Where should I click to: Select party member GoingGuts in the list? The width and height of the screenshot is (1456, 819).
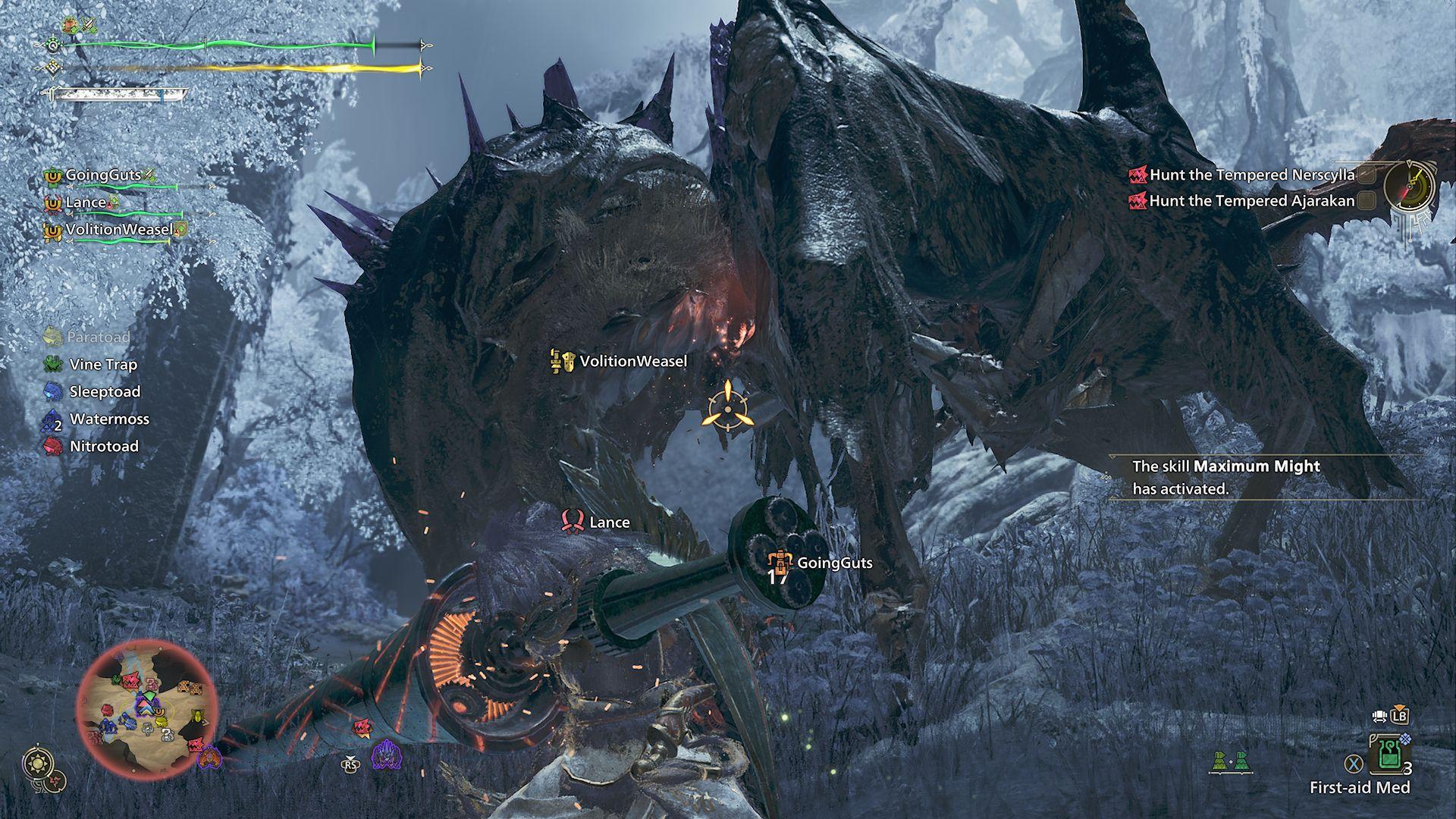pos(103,175)
